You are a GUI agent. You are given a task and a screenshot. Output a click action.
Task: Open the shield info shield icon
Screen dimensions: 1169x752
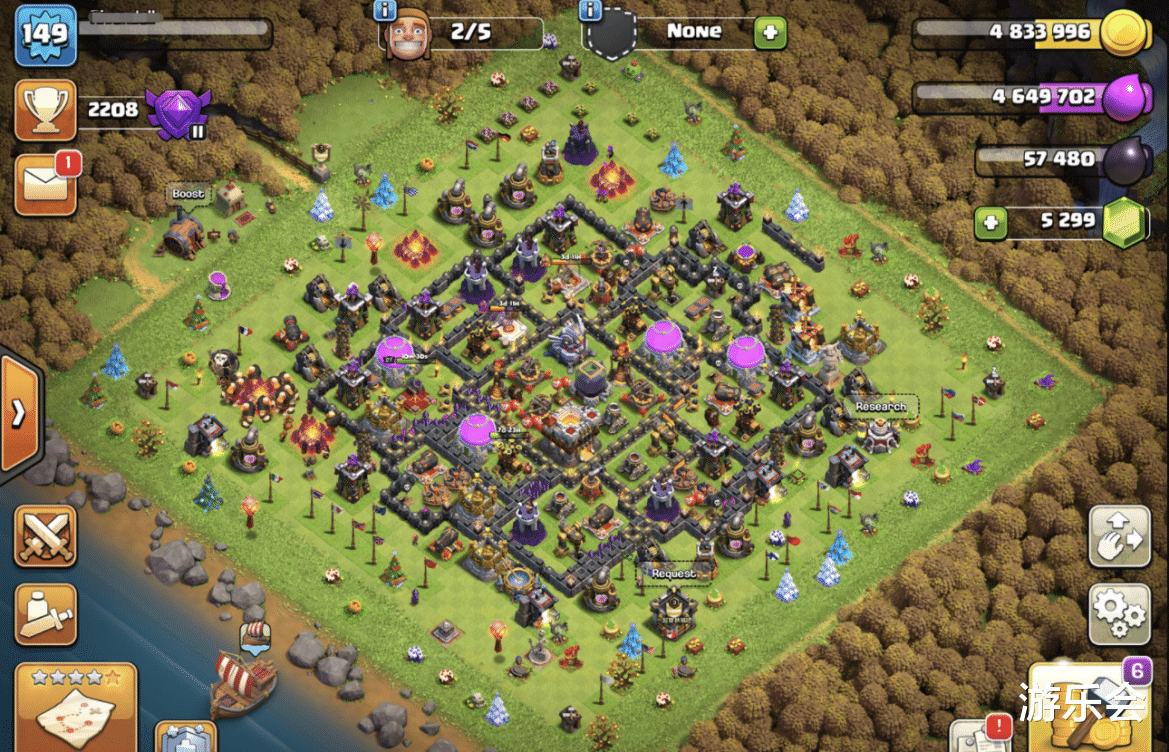(609, 36)
